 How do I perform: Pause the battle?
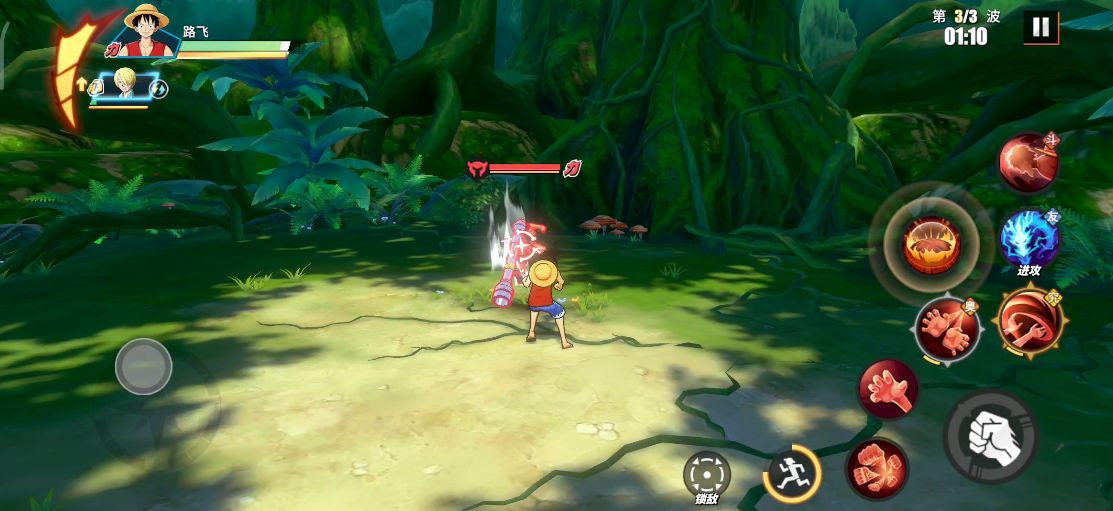click(x=1041, y=27)
